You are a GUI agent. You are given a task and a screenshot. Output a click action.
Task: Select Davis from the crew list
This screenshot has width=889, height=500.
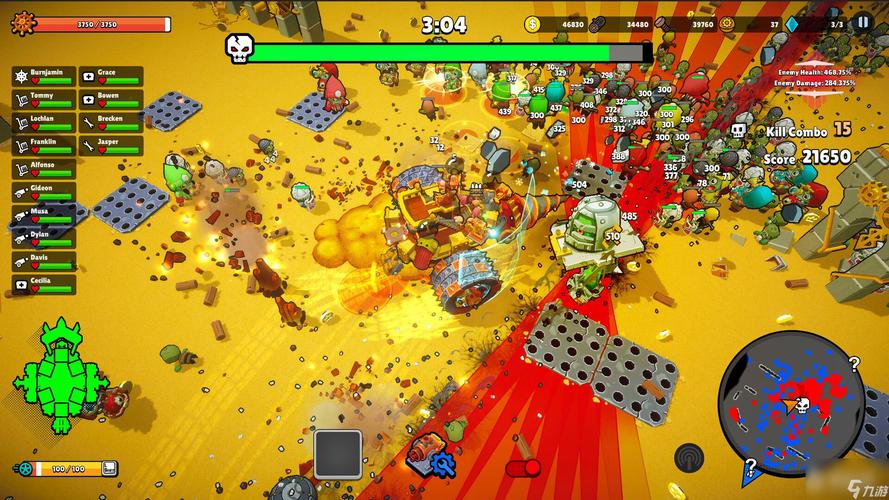coord(43,261)
